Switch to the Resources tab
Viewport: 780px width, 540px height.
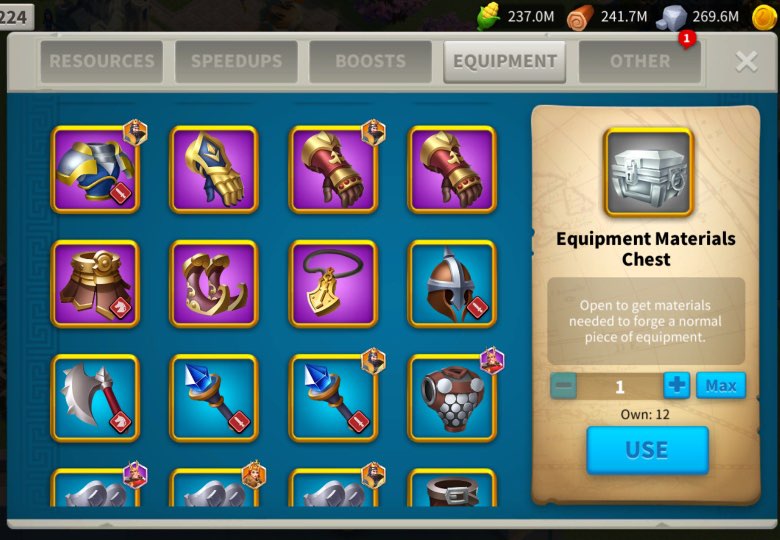click(x=102, y=62)
